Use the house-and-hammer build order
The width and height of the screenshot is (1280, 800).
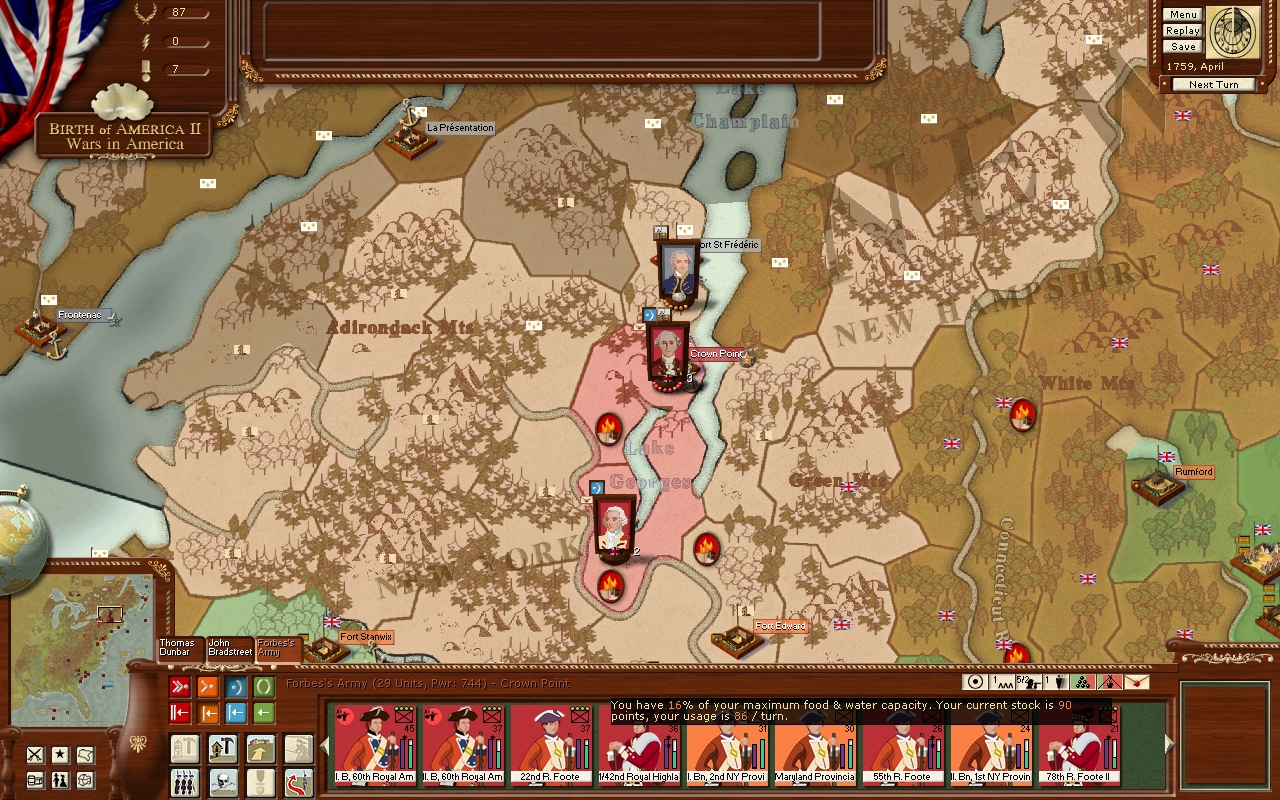tap(222, 748)
